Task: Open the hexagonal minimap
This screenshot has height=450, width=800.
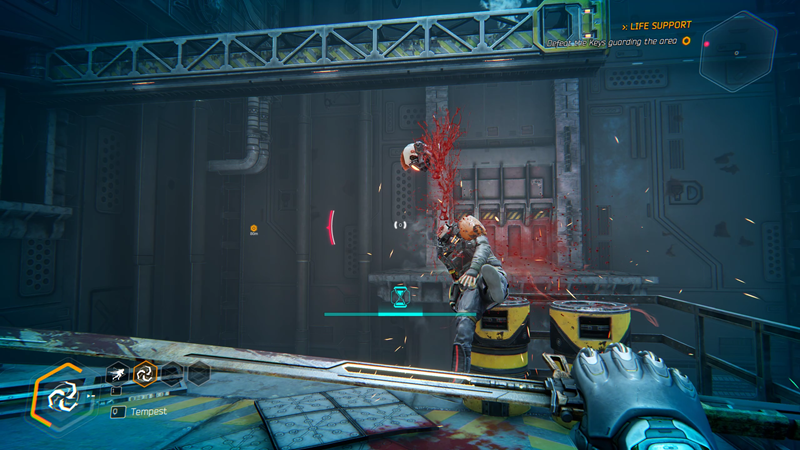Action: click(738, 50)
